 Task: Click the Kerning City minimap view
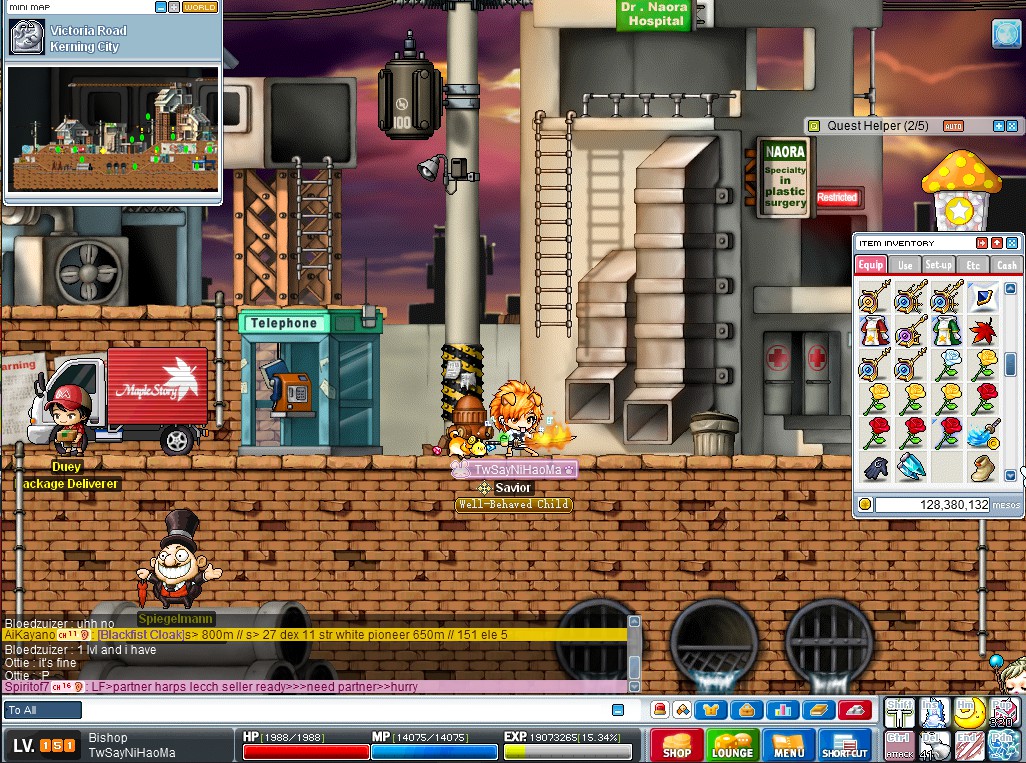coord(113,128)
